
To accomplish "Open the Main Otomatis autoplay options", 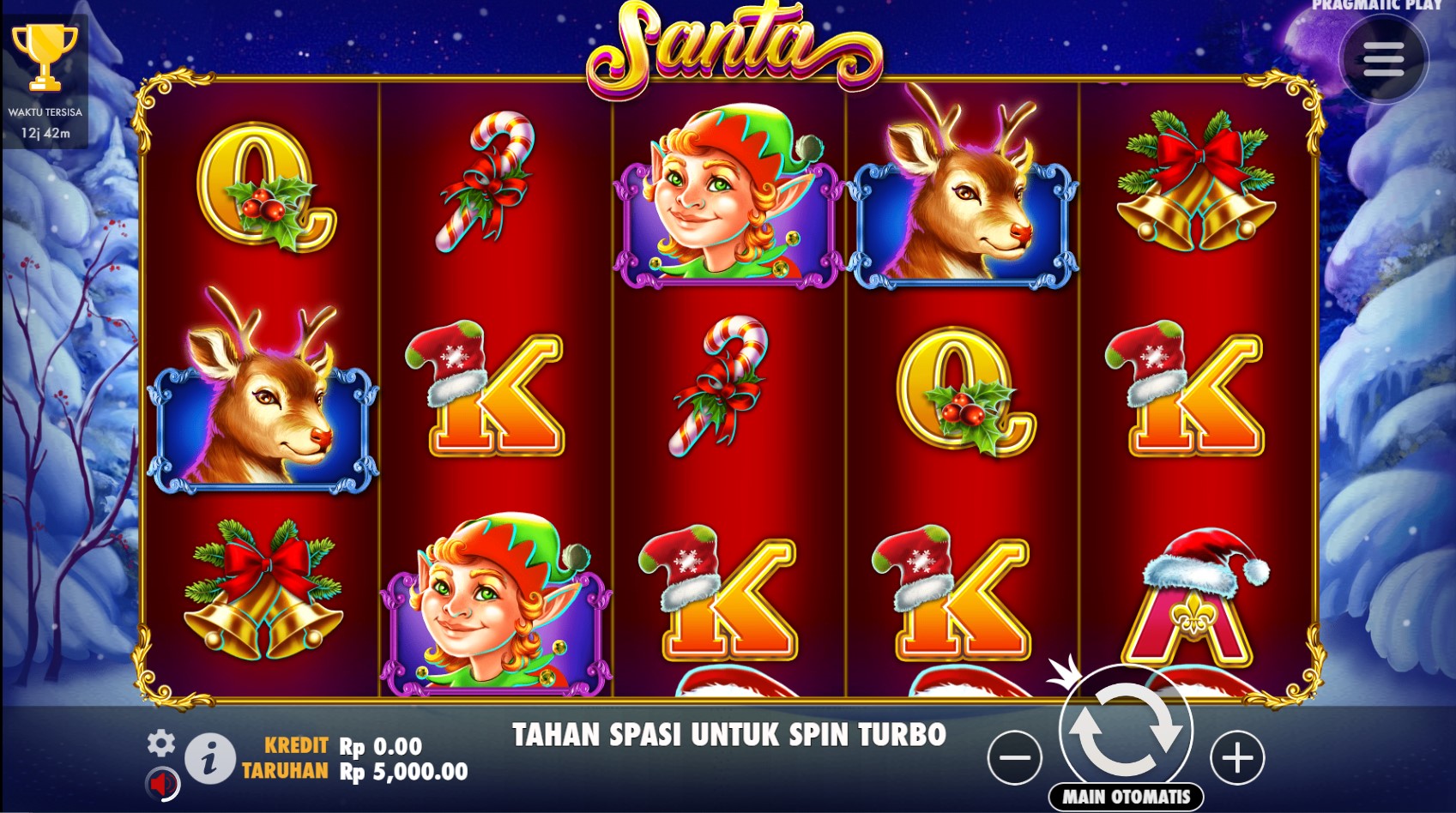I will point(1126,797).
